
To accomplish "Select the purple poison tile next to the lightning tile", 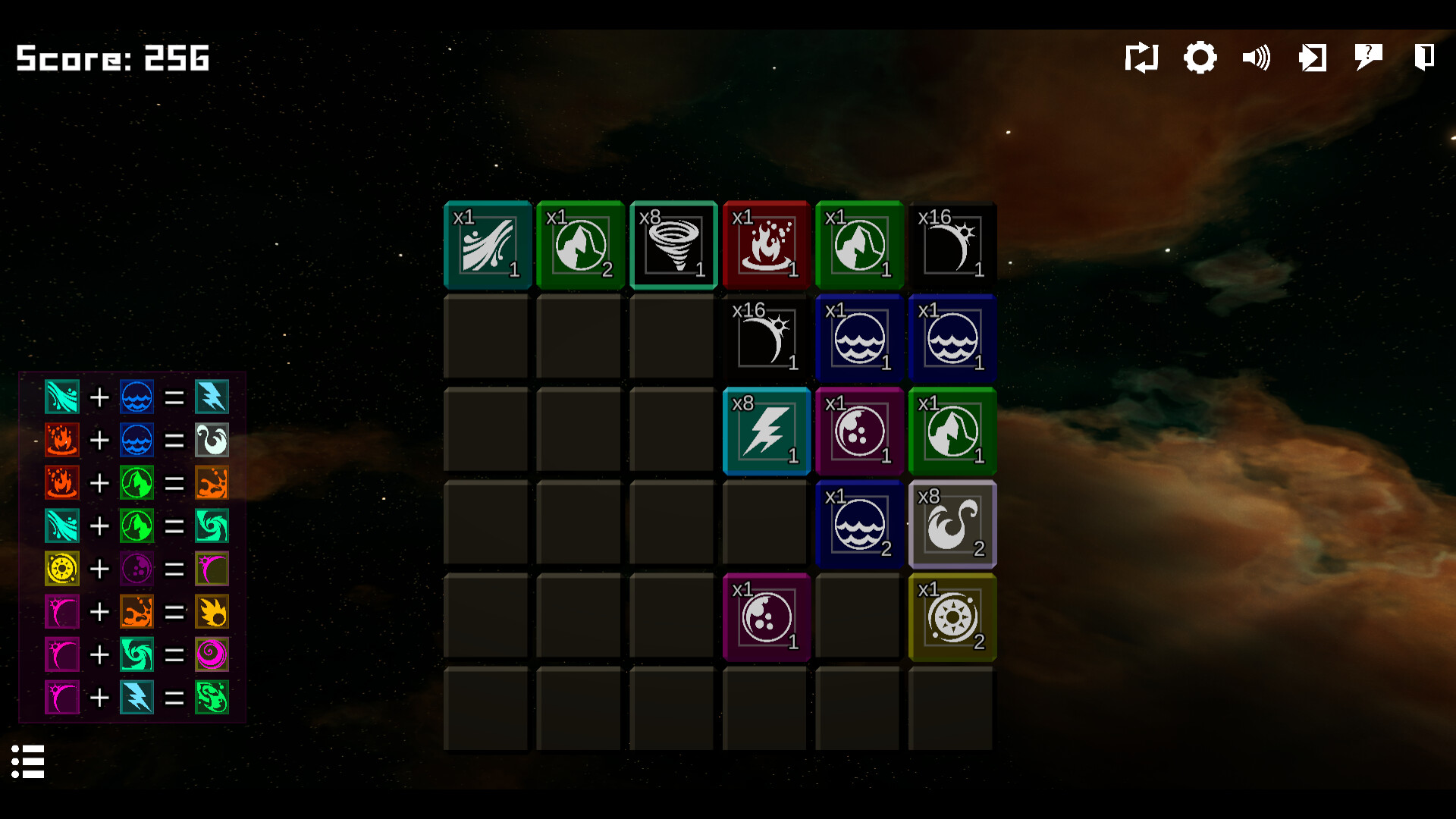I will click(x=859, y=431).
